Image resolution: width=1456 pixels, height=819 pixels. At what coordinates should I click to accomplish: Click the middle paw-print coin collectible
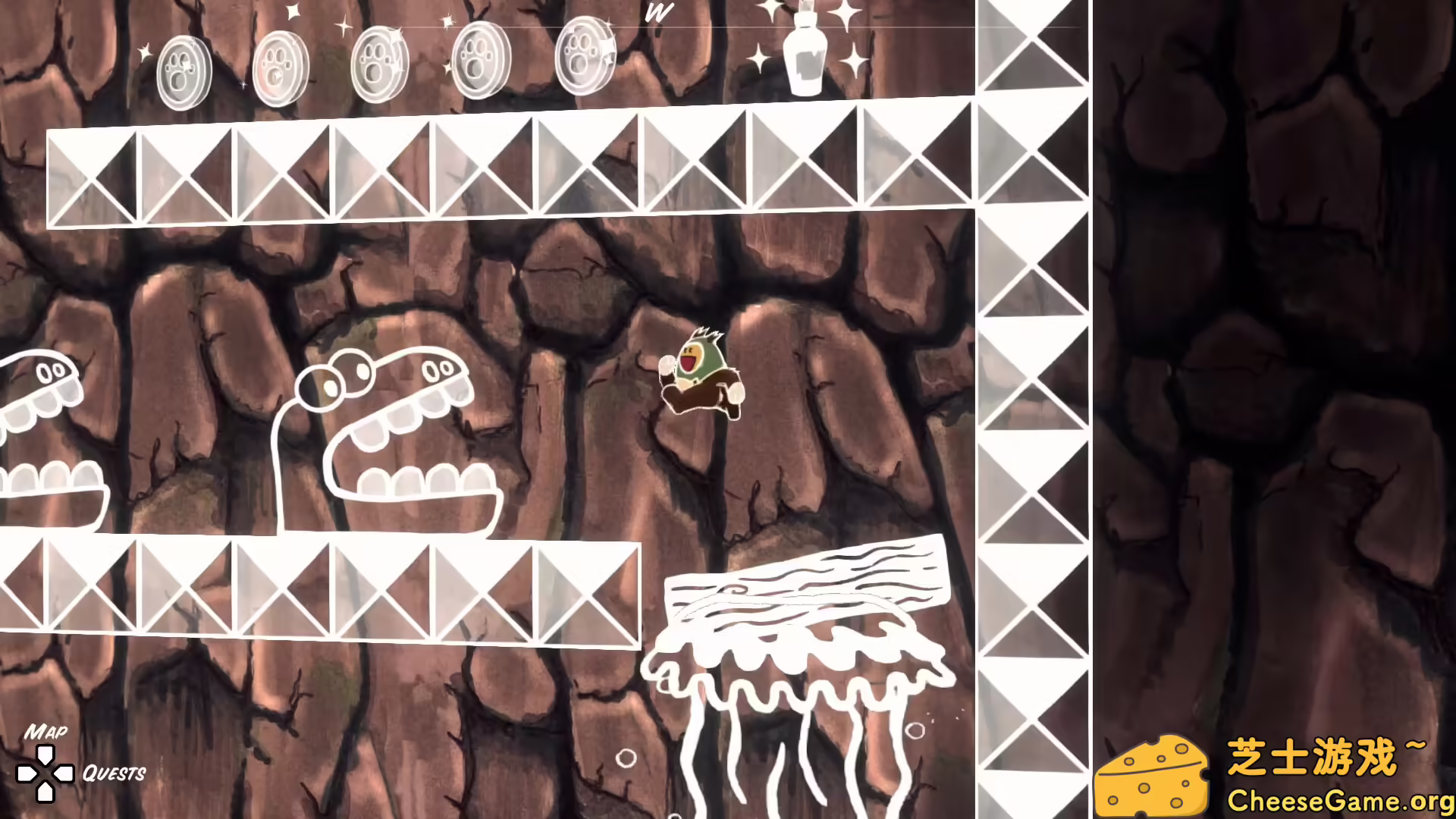point(378,61)
